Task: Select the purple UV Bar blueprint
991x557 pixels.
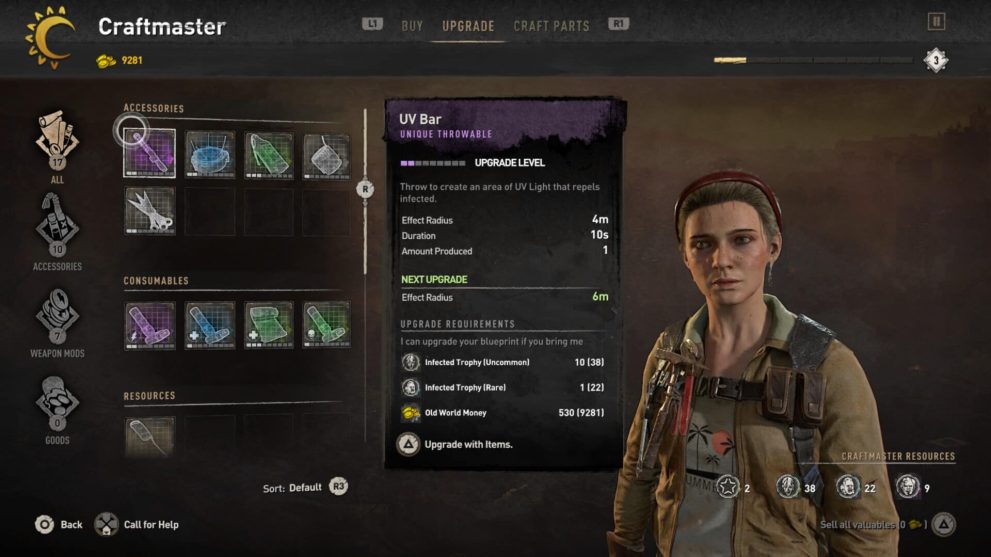Action: click(150, 154)
